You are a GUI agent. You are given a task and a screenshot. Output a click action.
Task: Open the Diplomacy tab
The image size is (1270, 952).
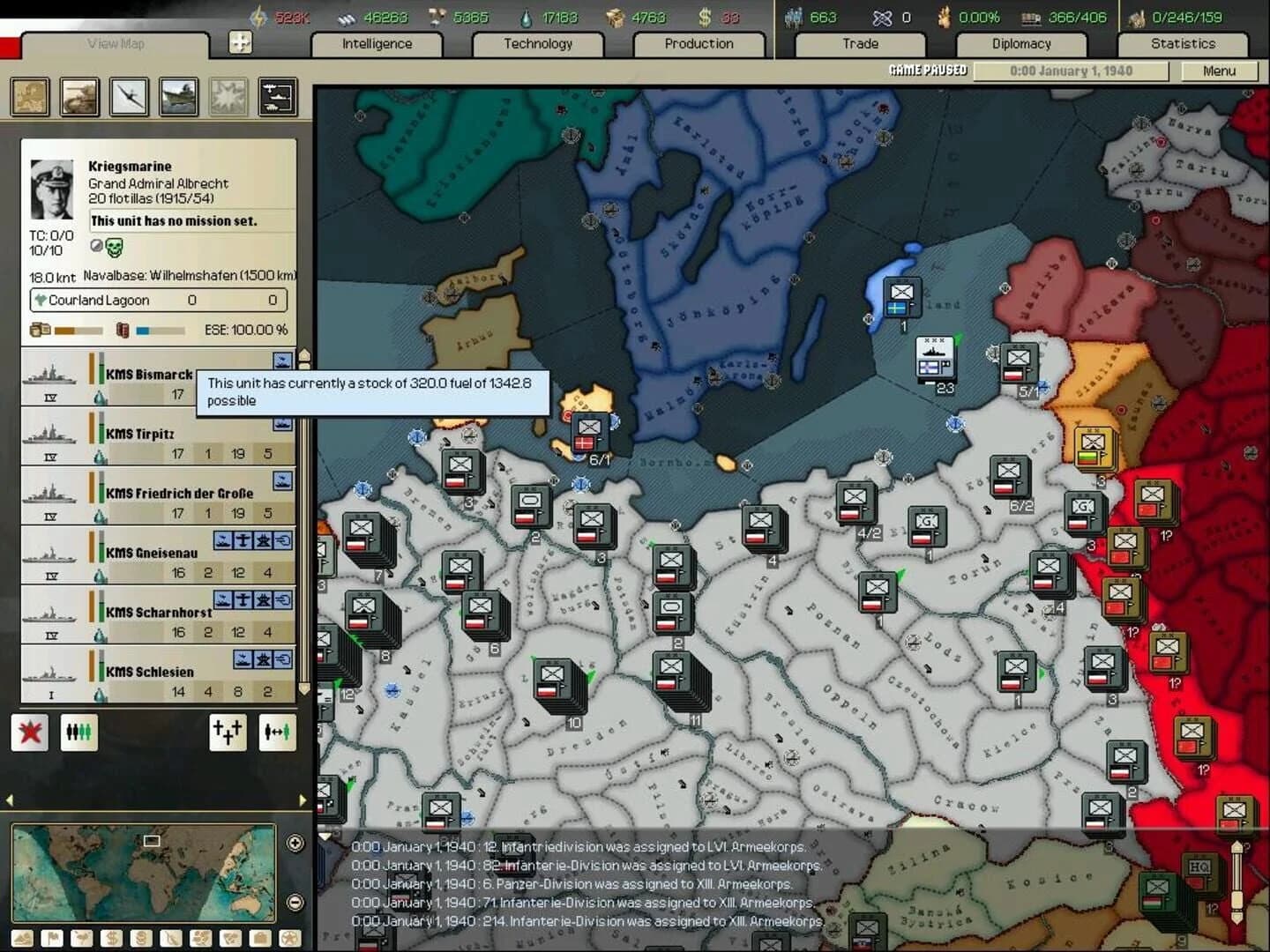coord(1020,43)
